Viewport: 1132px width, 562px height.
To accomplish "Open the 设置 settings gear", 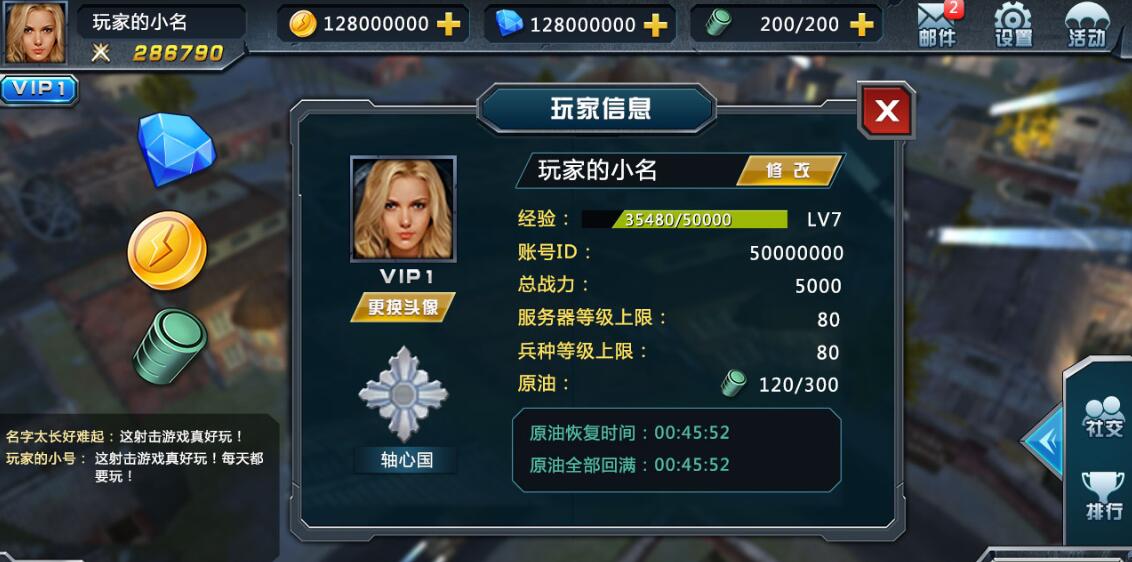I will 1013,25.
